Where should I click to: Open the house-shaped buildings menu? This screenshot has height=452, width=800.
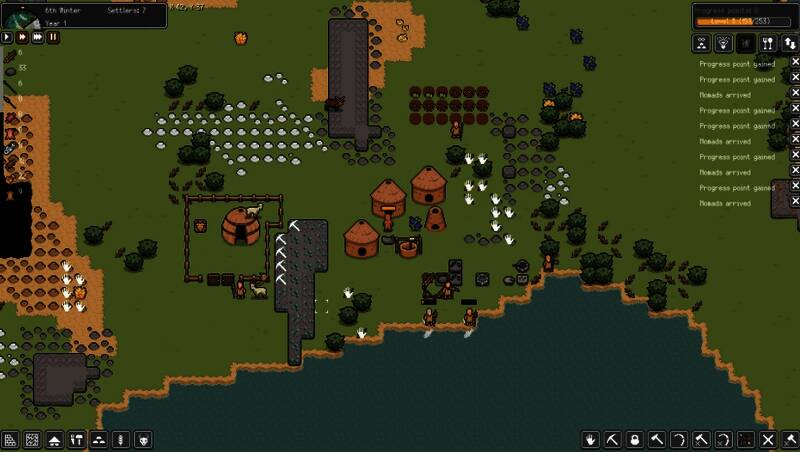(54, 440)
